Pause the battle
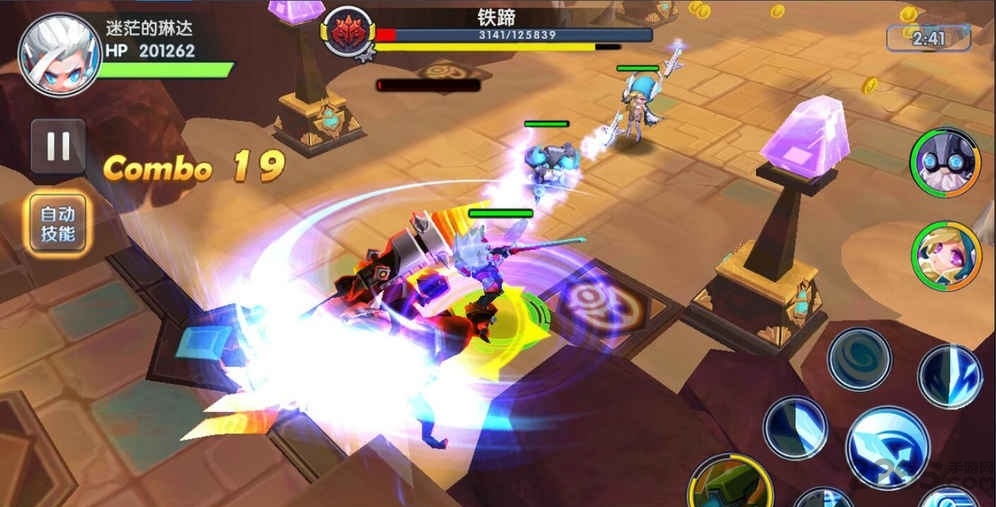Screen dimensions: 996x507 click(57, 147)
